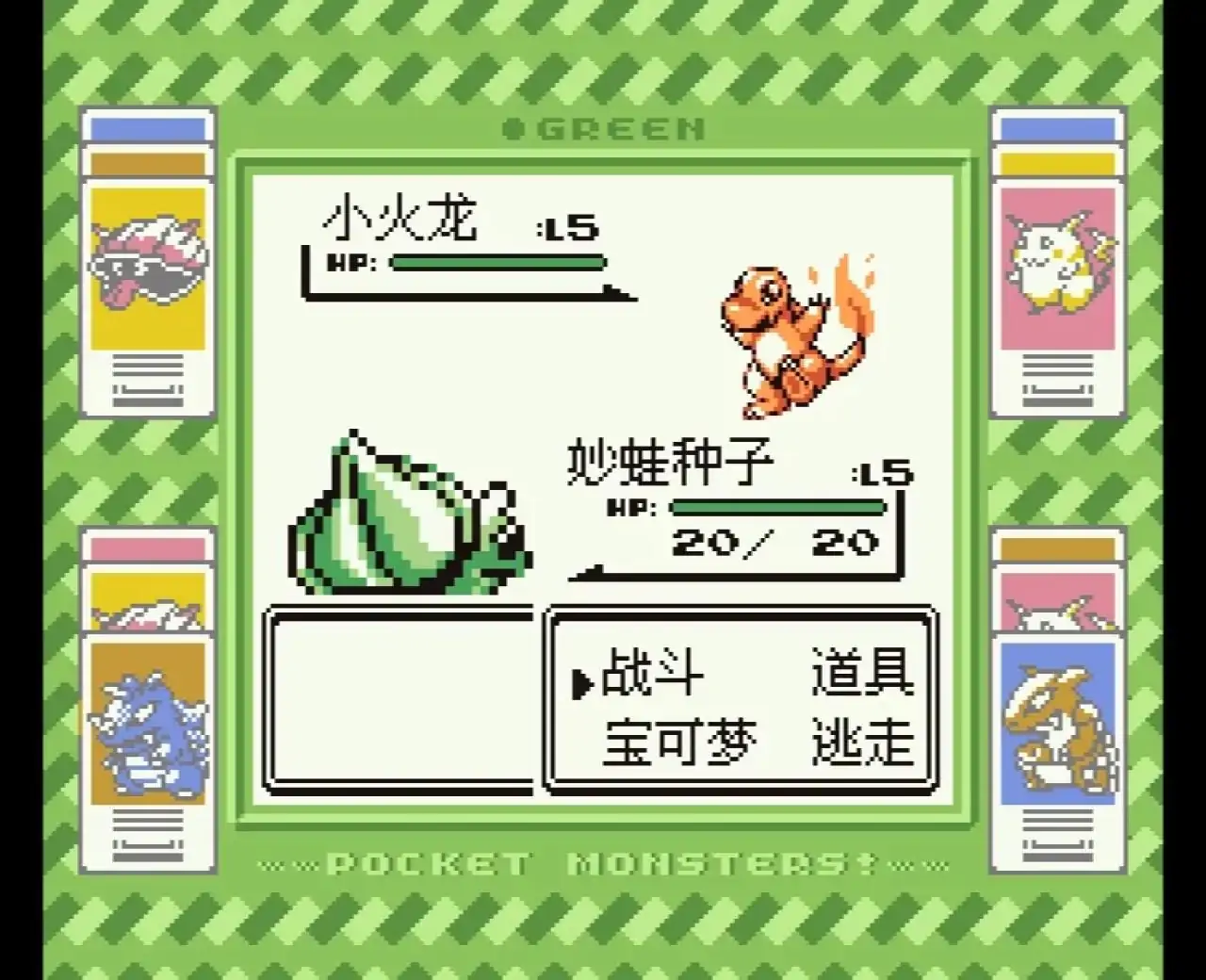The image size is (1206, 980).
Task: Click the 妙蛙种子 name label
Action: pos(669,459)
